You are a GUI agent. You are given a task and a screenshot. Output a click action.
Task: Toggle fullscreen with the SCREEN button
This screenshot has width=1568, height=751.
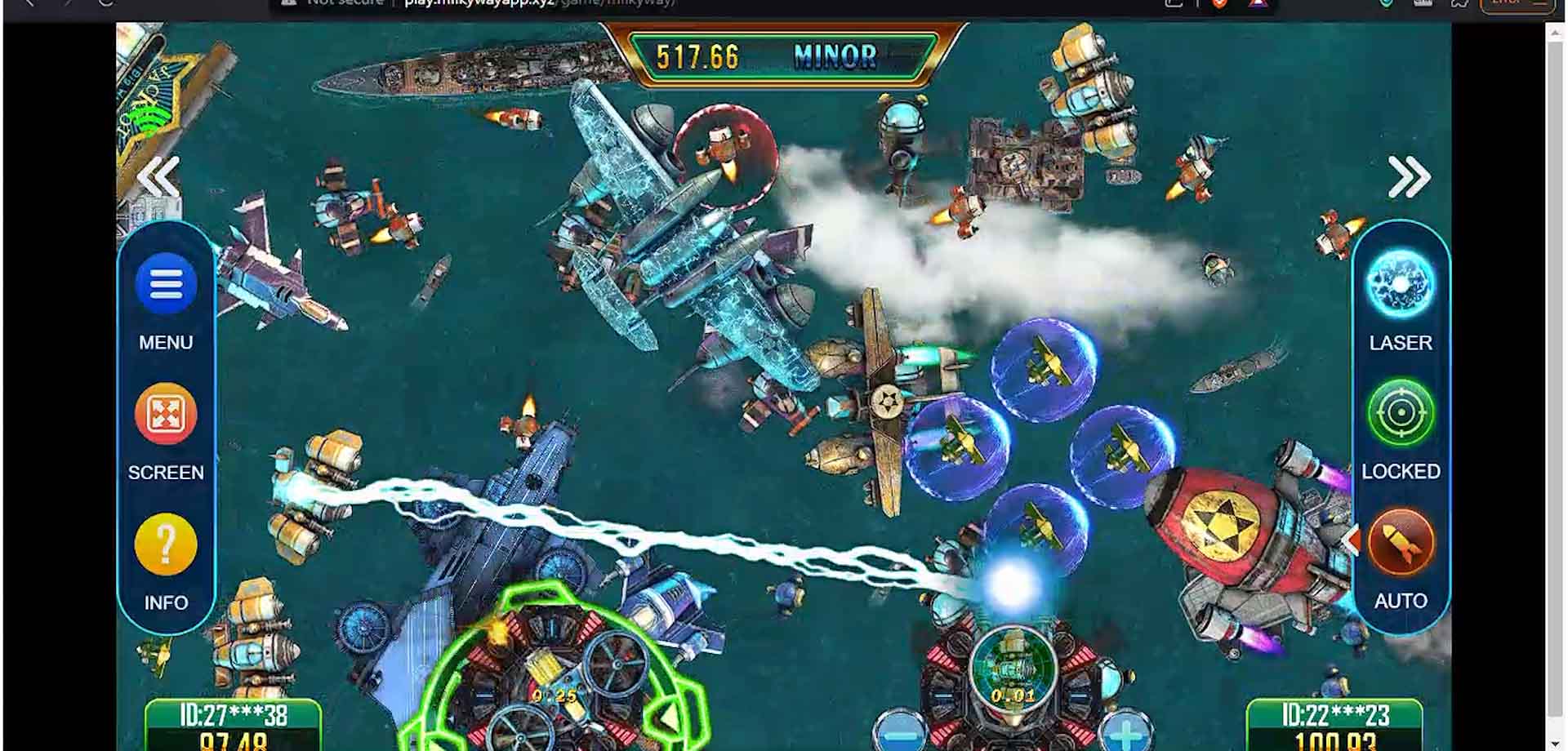166,415
